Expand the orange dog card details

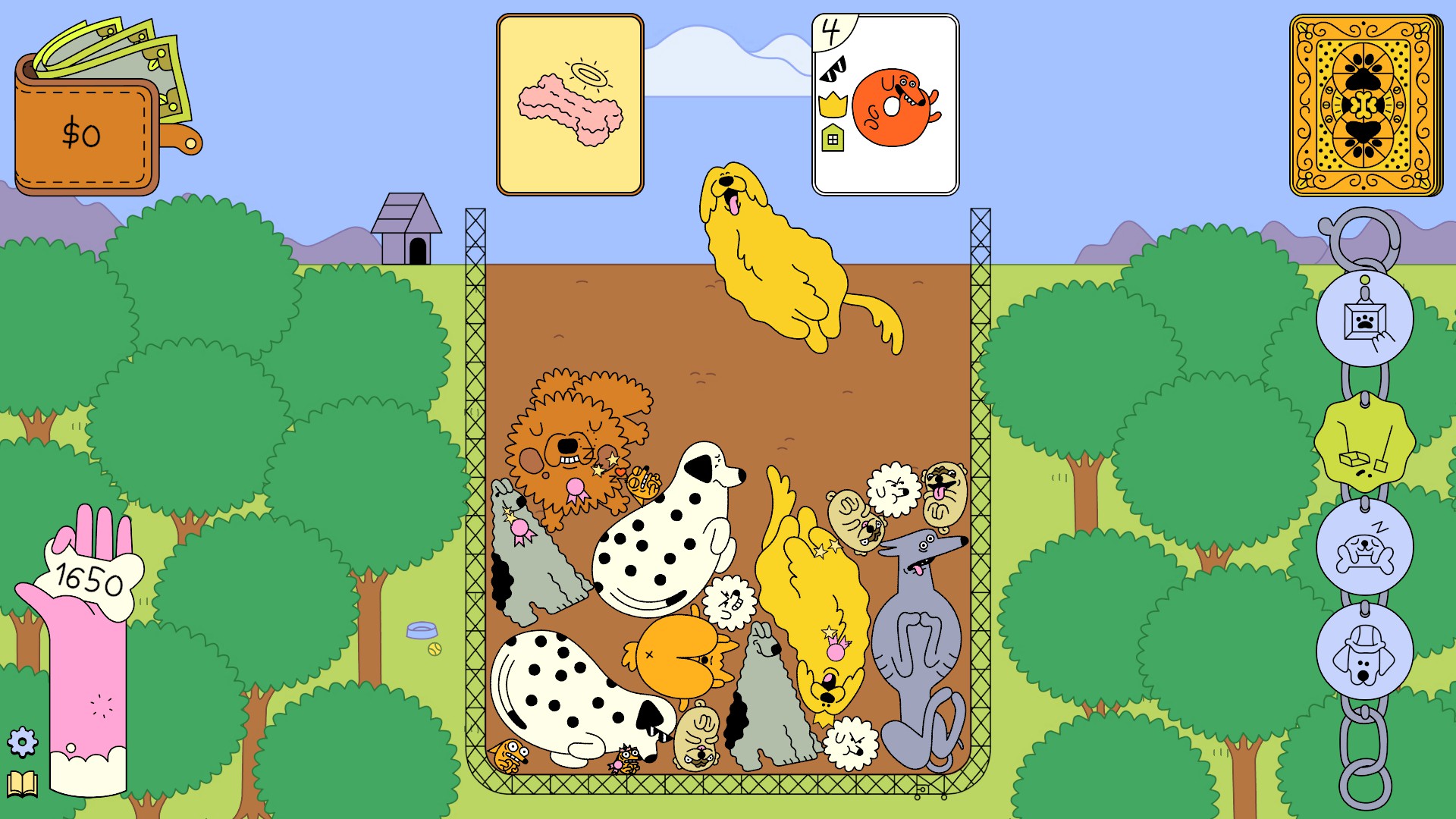895,106
